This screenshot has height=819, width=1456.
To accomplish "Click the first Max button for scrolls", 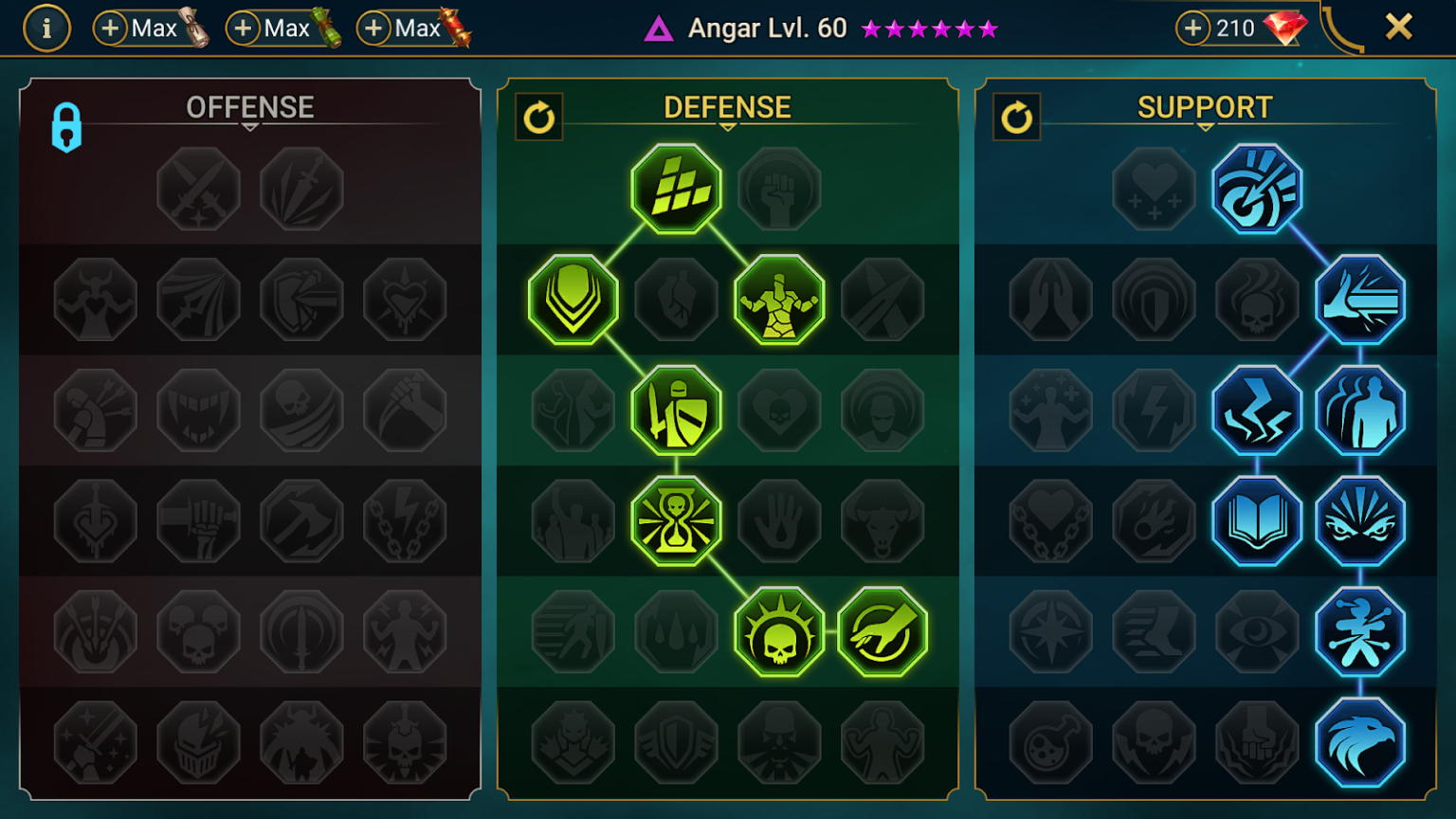I will [x=150, y=27].
